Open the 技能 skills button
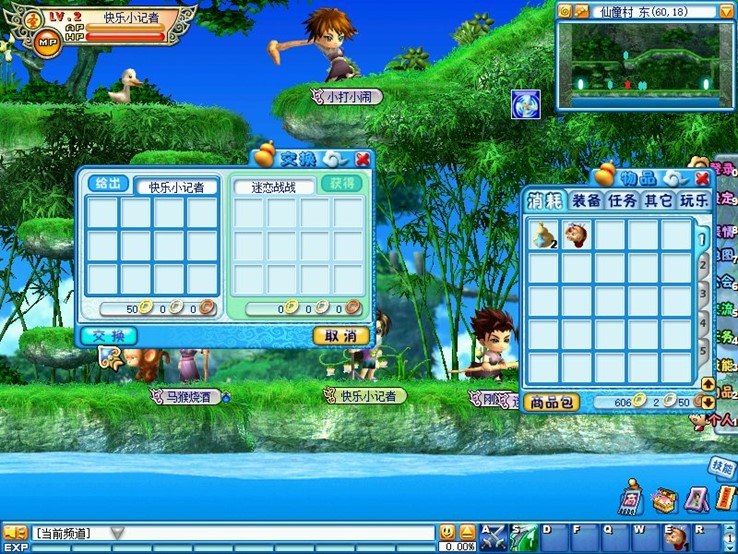The width and height of the screenshot is (738, 554). point(721,466)
